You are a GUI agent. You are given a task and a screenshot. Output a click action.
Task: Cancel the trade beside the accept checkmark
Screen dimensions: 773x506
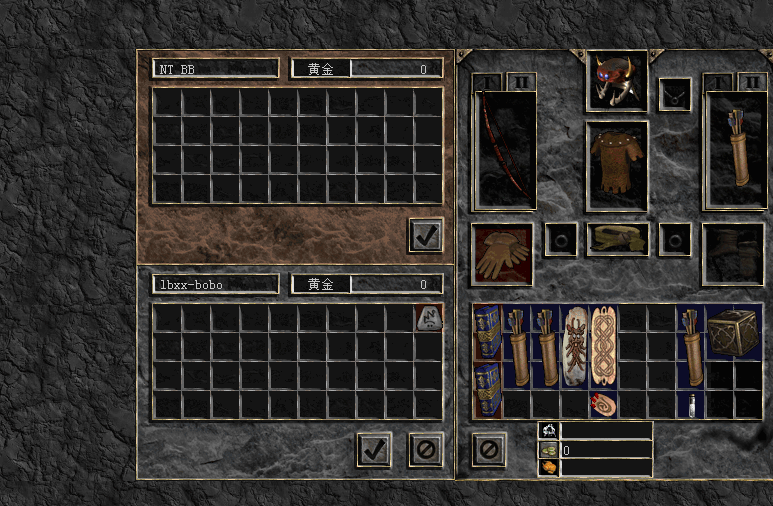click(x=426, y=449)
